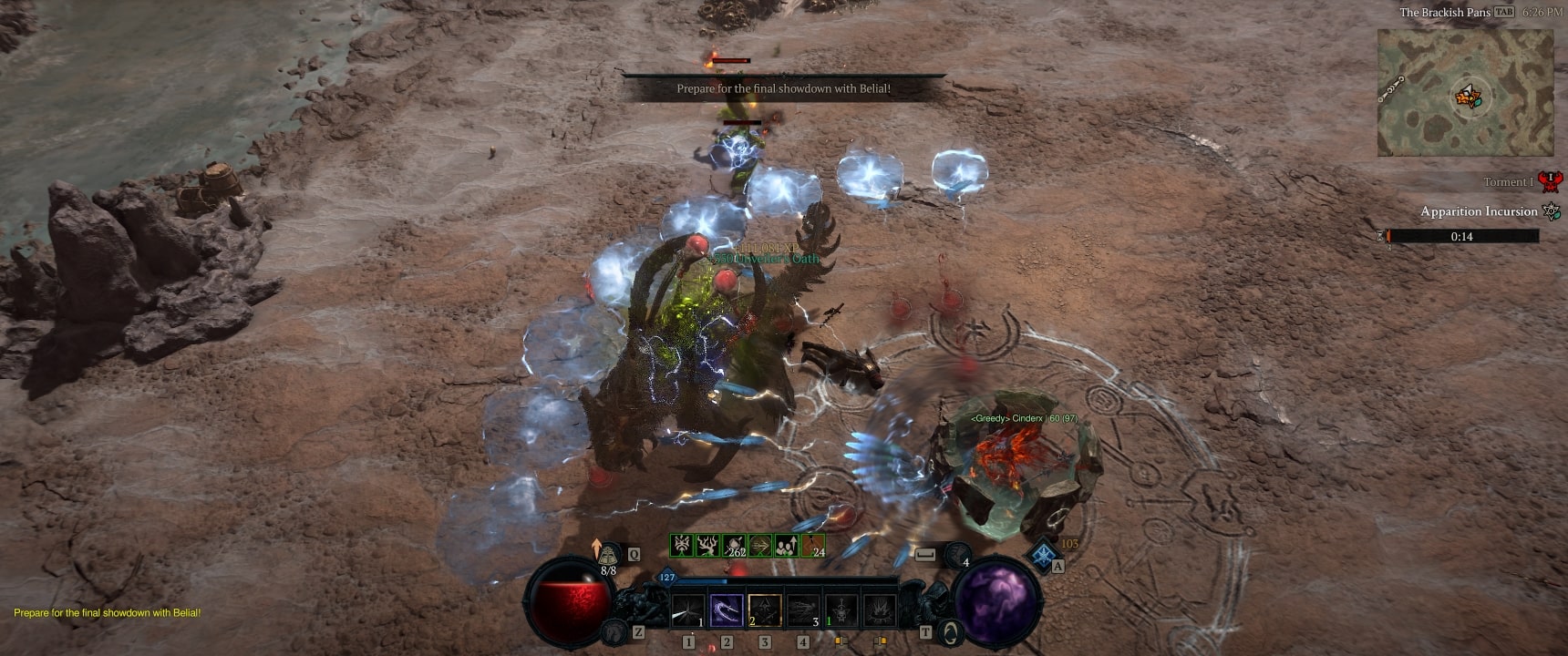This screenshot has height=656, width=1568.
Task: Activate the spiked burst skill slot
Action: [x=881, y=610]
